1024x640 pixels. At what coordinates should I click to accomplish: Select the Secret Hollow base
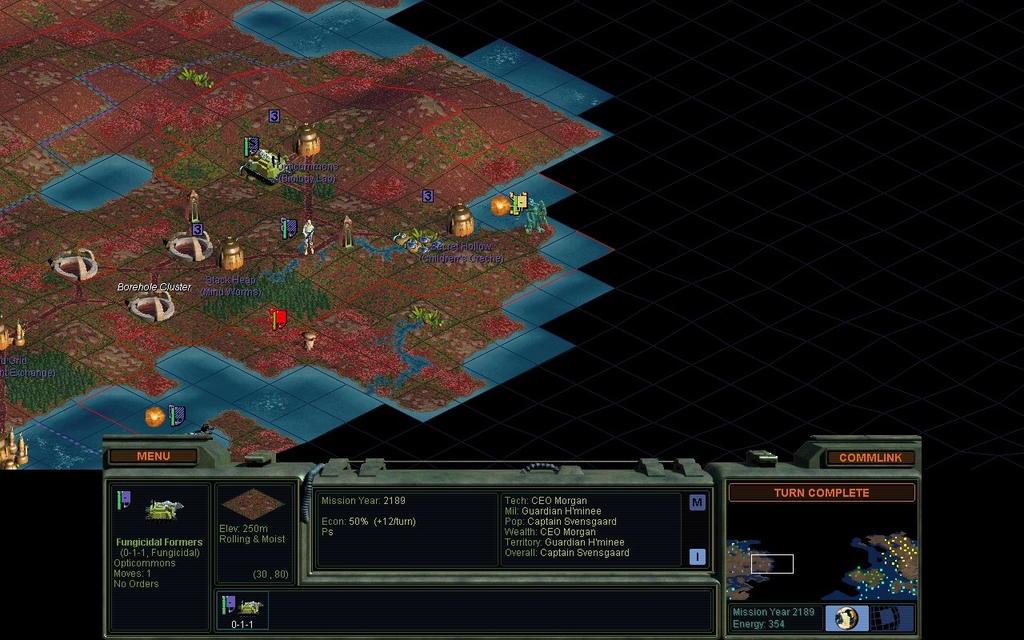pyautogui.click(x=460, y=221)
